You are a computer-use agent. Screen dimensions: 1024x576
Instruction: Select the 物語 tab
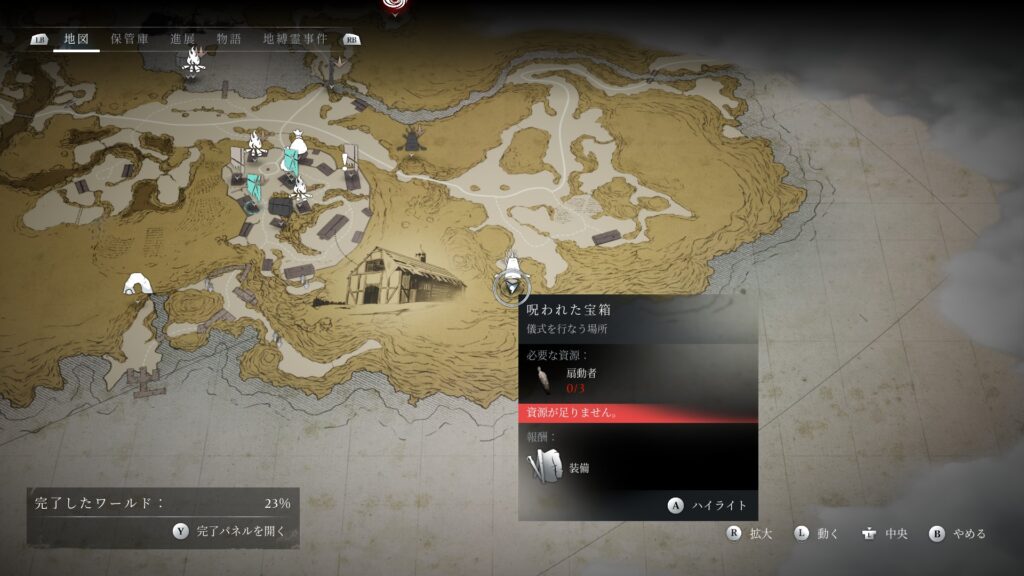(x=229, y=39)
